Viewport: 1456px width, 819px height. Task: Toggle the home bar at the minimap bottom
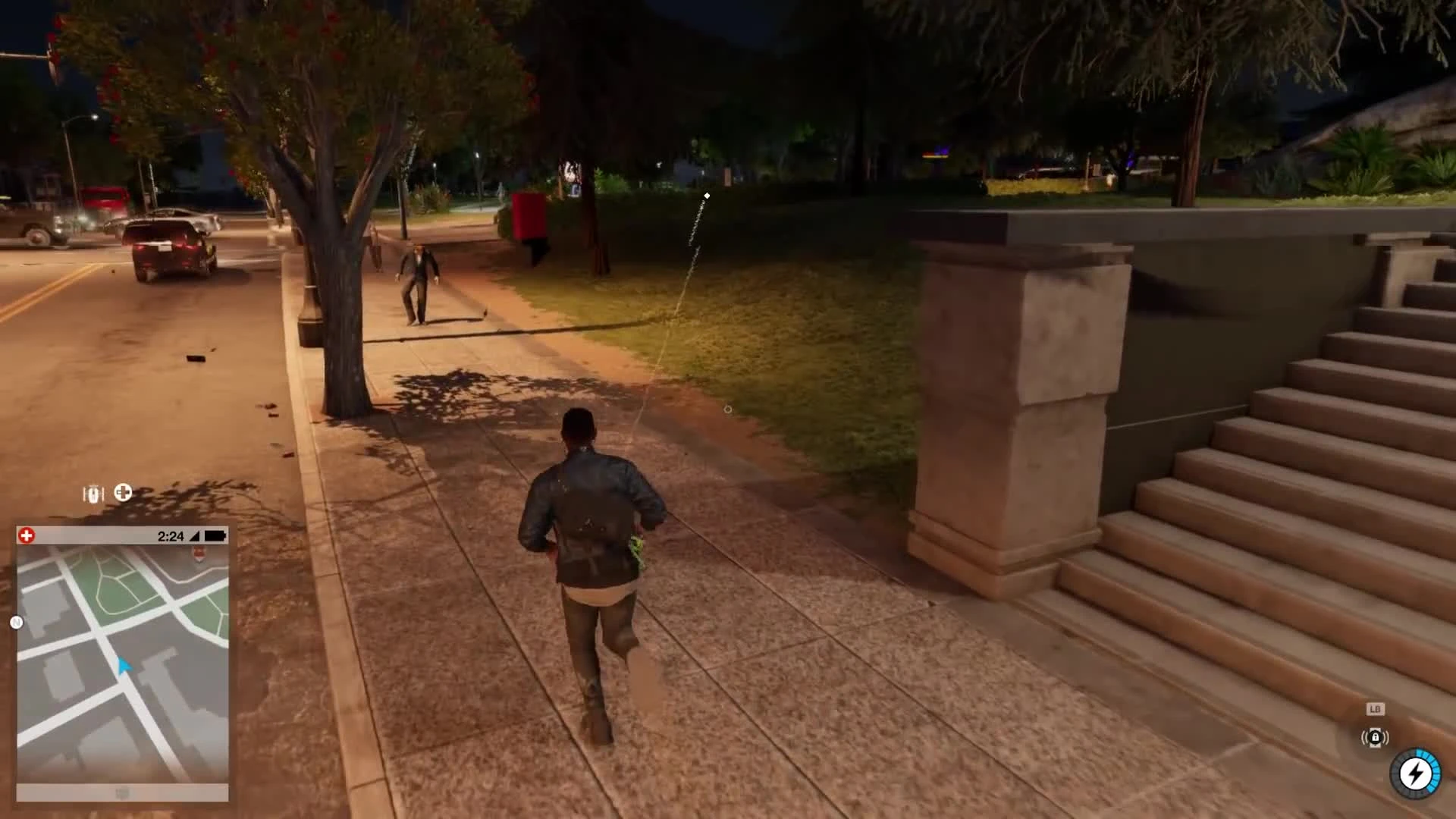121,791
